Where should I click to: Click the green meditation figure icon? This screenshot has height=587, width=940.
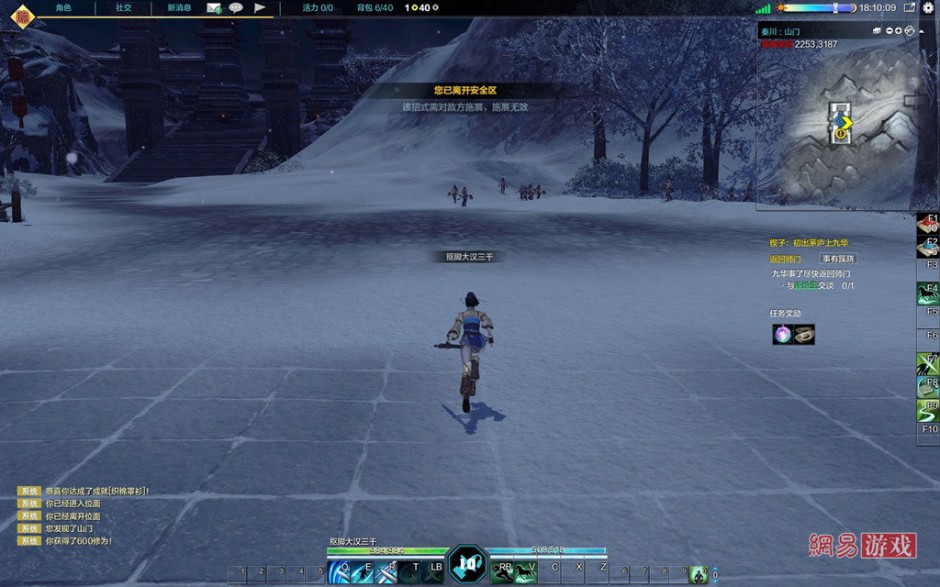pos(698,574)
